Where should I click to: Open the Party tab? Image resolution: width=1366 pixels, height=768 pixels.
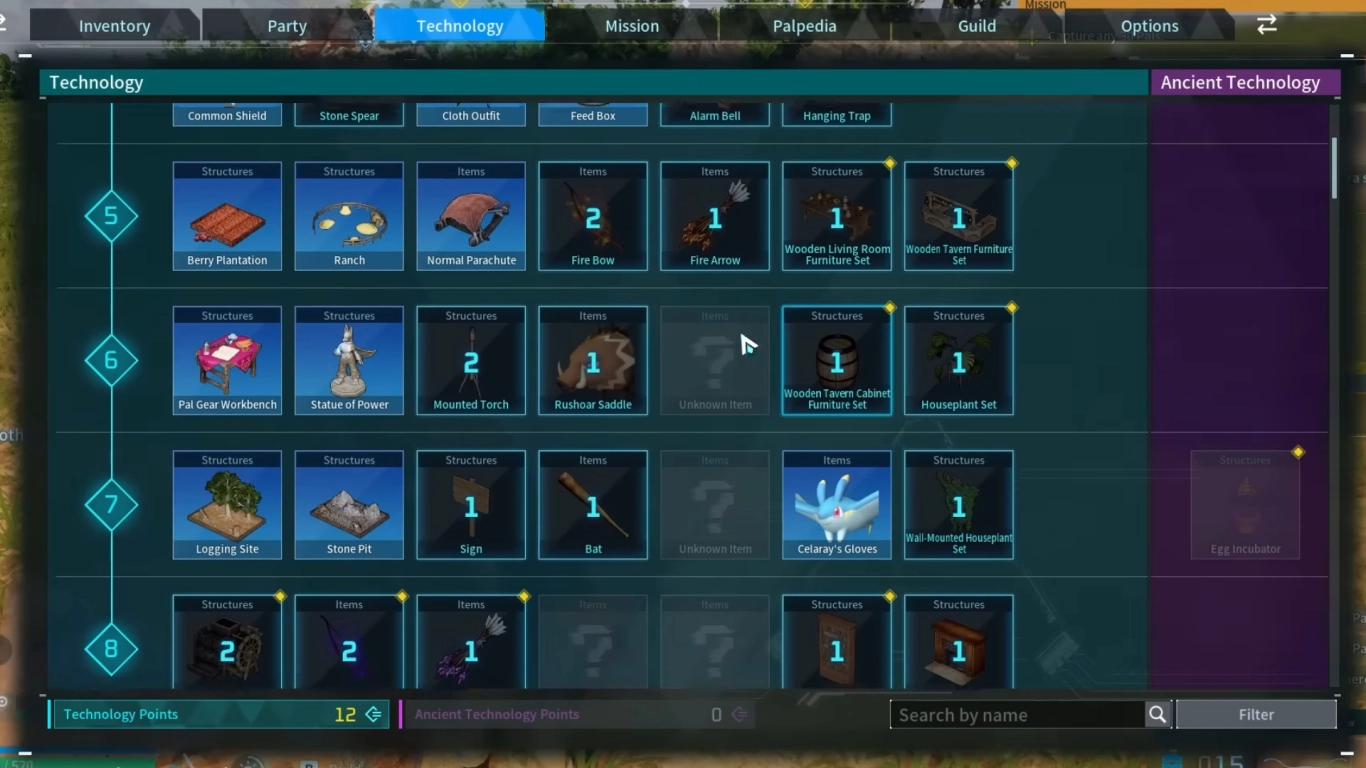[x=287, y=26]
